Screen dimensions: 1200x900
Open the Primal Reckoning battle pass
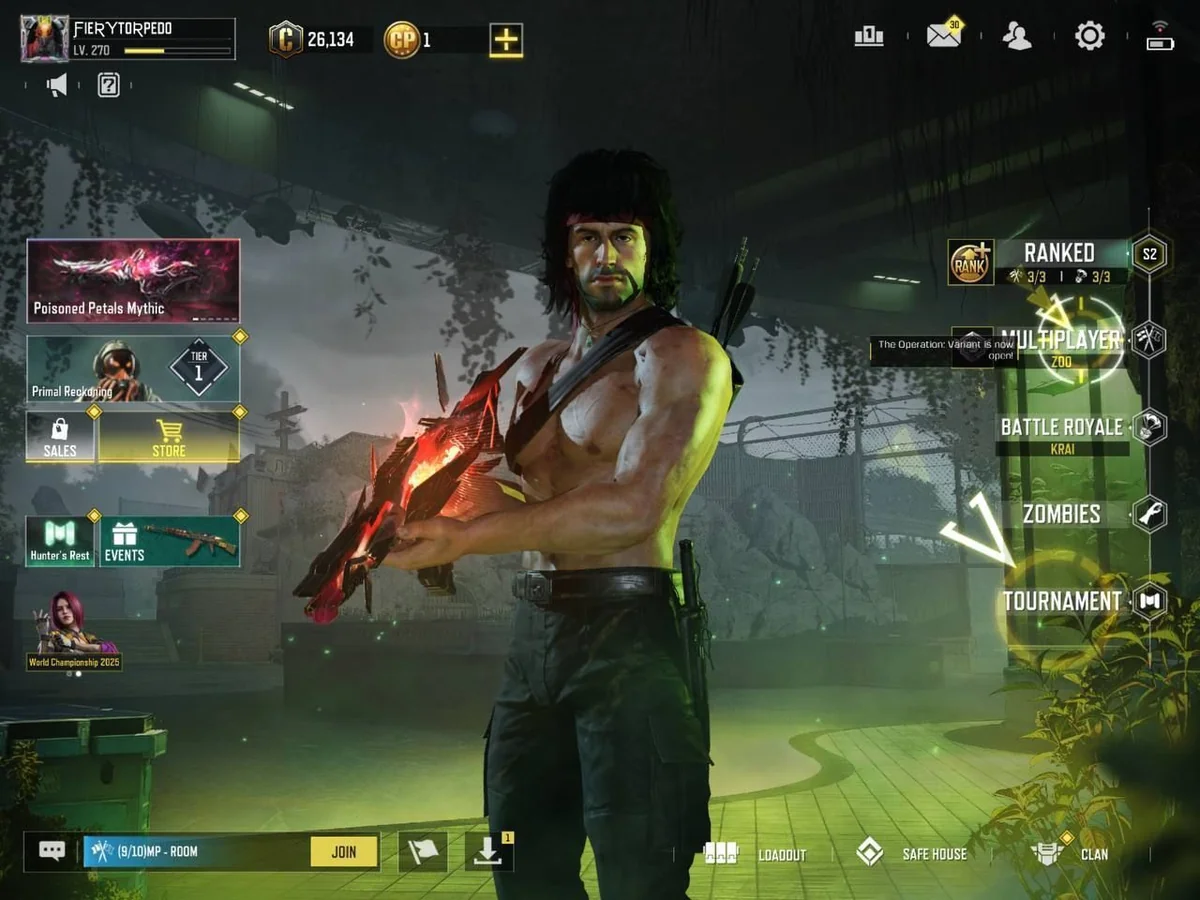pyautogui.click(x=133, y=368)
